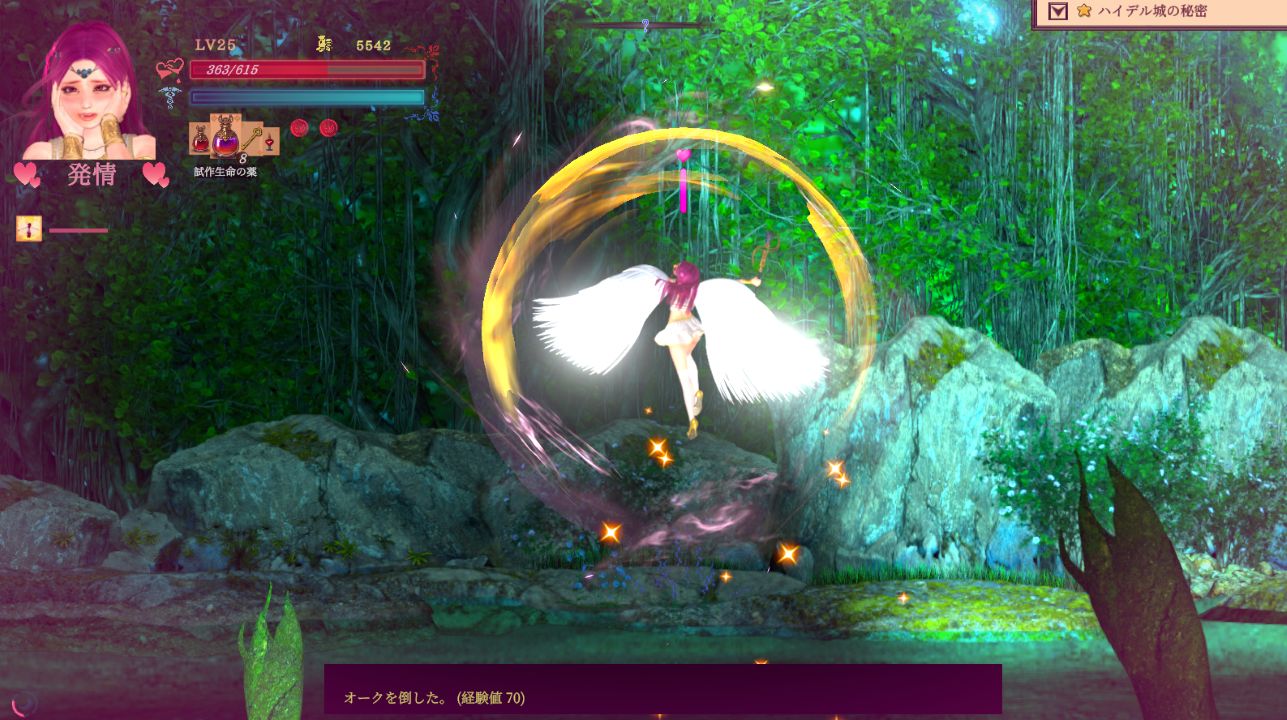This screenshot has height=720, width=1287.
Task: Click the small lipstick-shaped item slot
Action: (270, 143)
